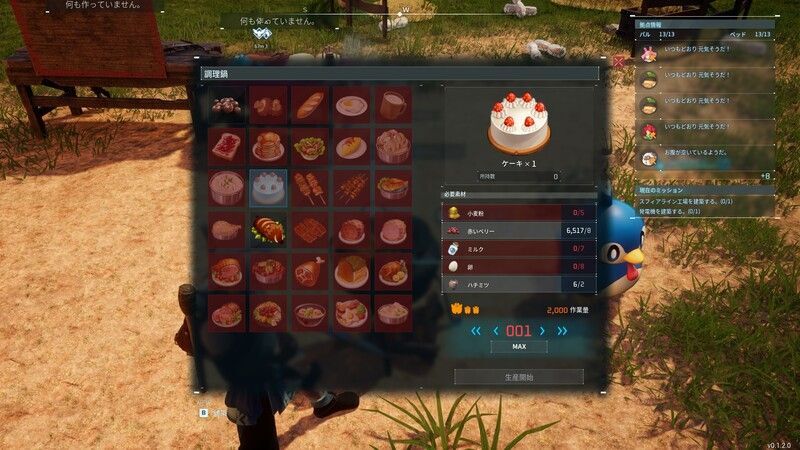Pick the jam toast recipe
This screenshot has width=800, height=450.
(x=226, y=146)
